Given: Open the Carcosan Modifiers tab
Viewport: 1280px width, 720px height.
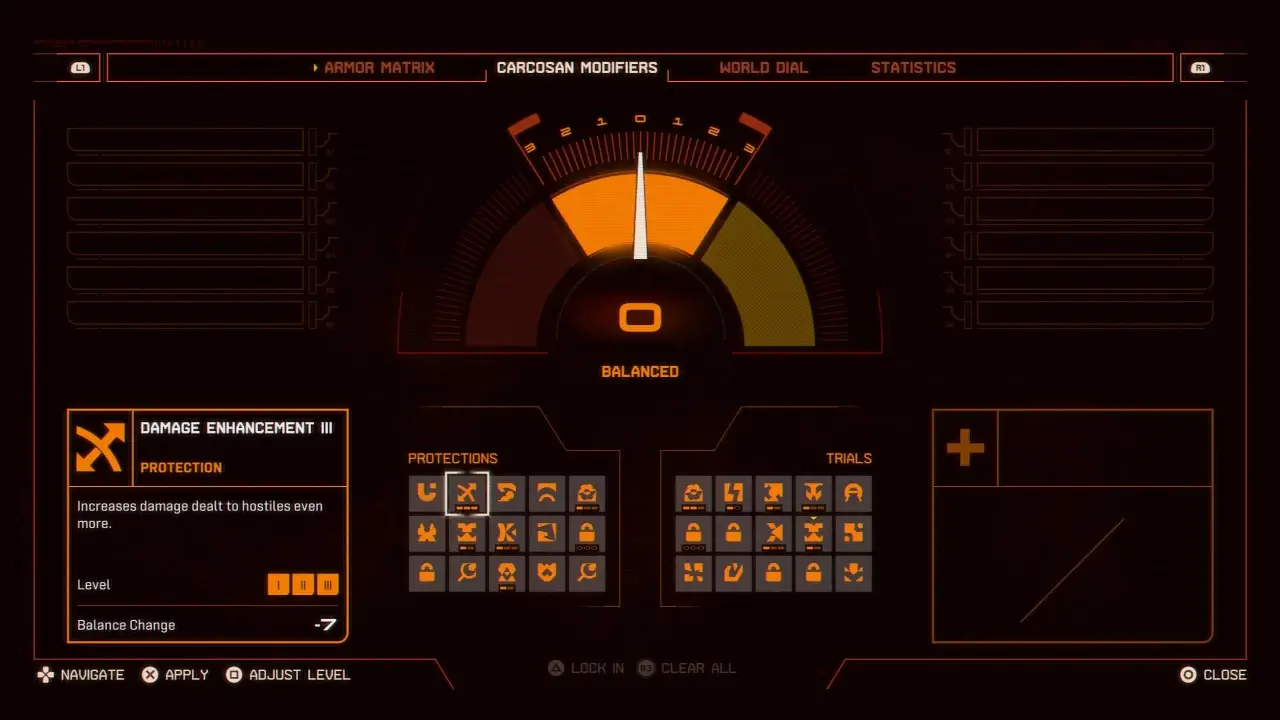Looking at the screenshot, I should 577,68.
